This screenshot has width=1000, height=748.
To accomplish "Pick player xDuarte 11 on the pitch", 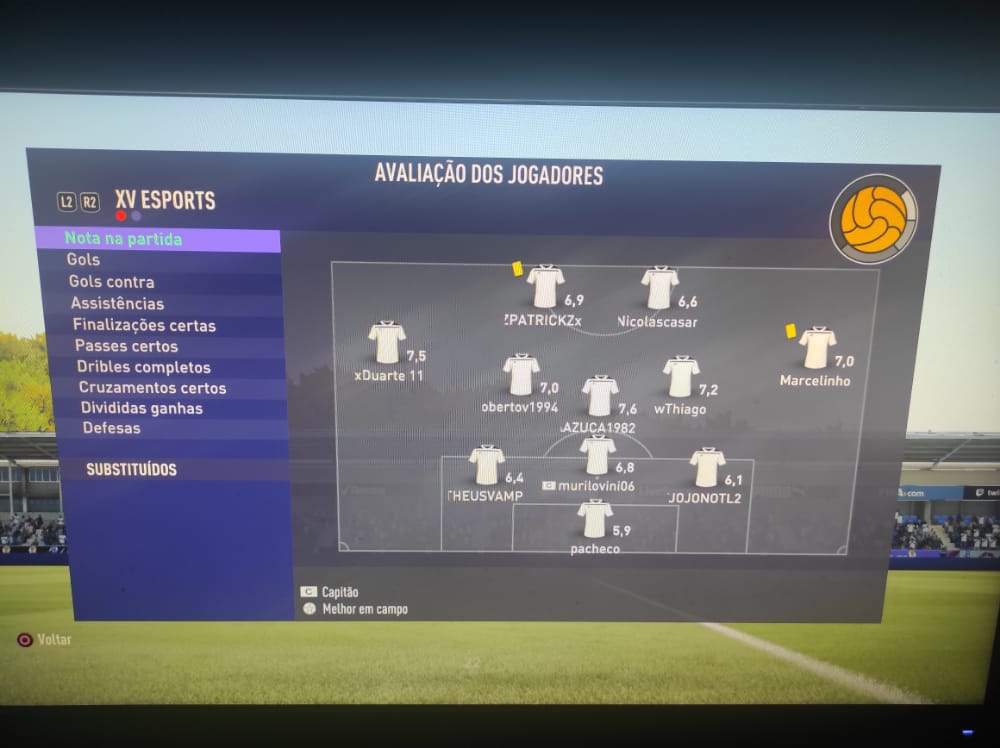I will pyautogui.click(x=386, y=343).
